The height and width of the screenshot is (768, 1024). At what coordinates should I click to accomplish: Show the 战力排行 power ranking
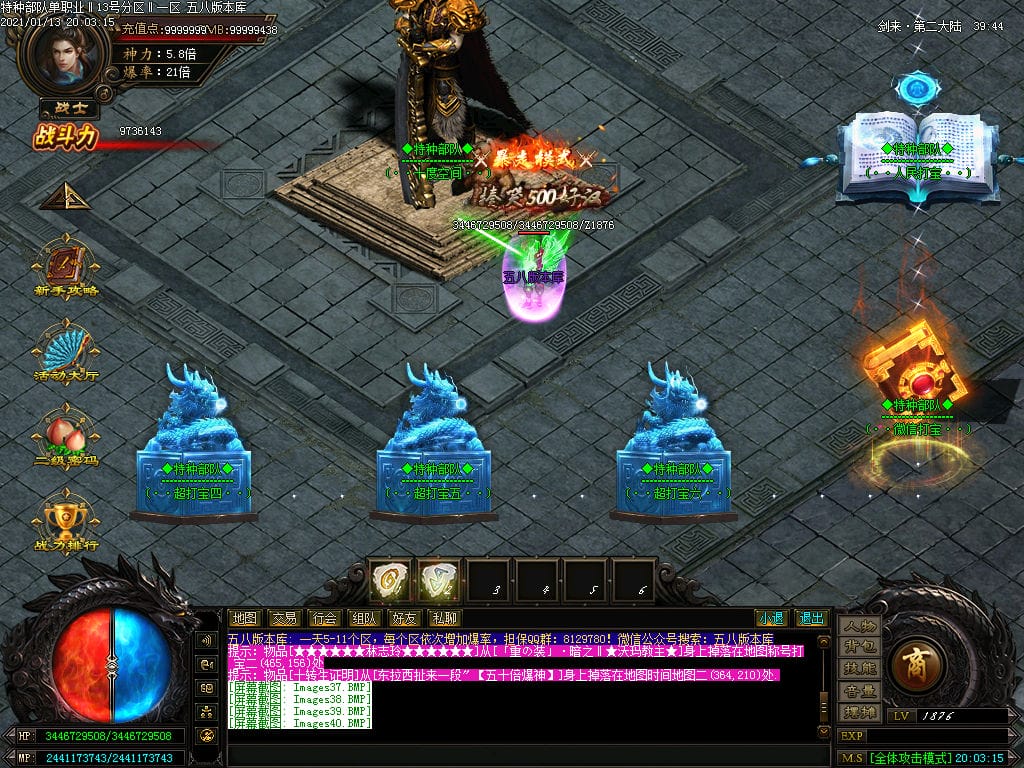pyautogui.click(x=66, y=520)
